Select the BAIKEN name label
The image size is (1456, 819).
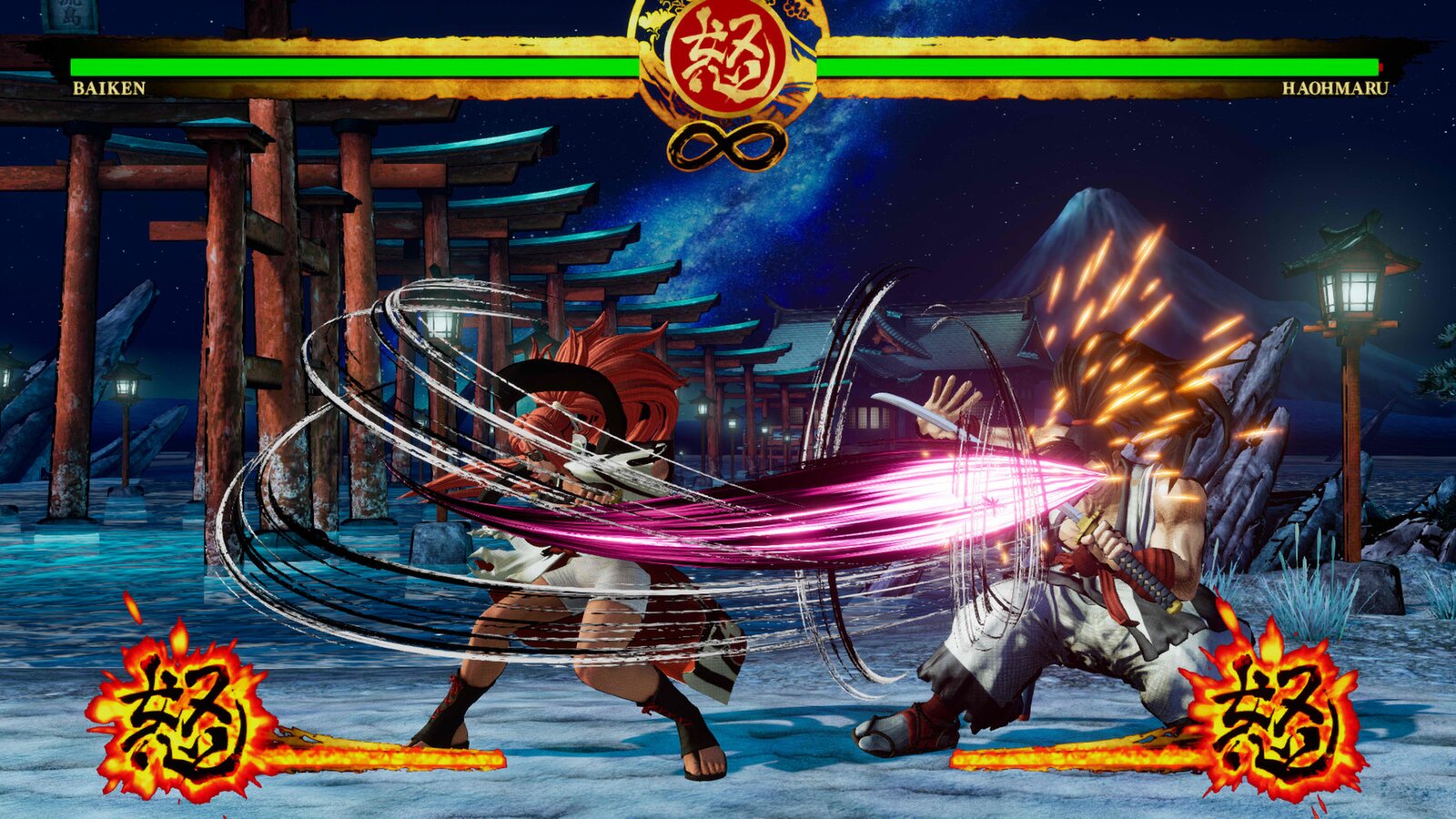tap(111, 87)
